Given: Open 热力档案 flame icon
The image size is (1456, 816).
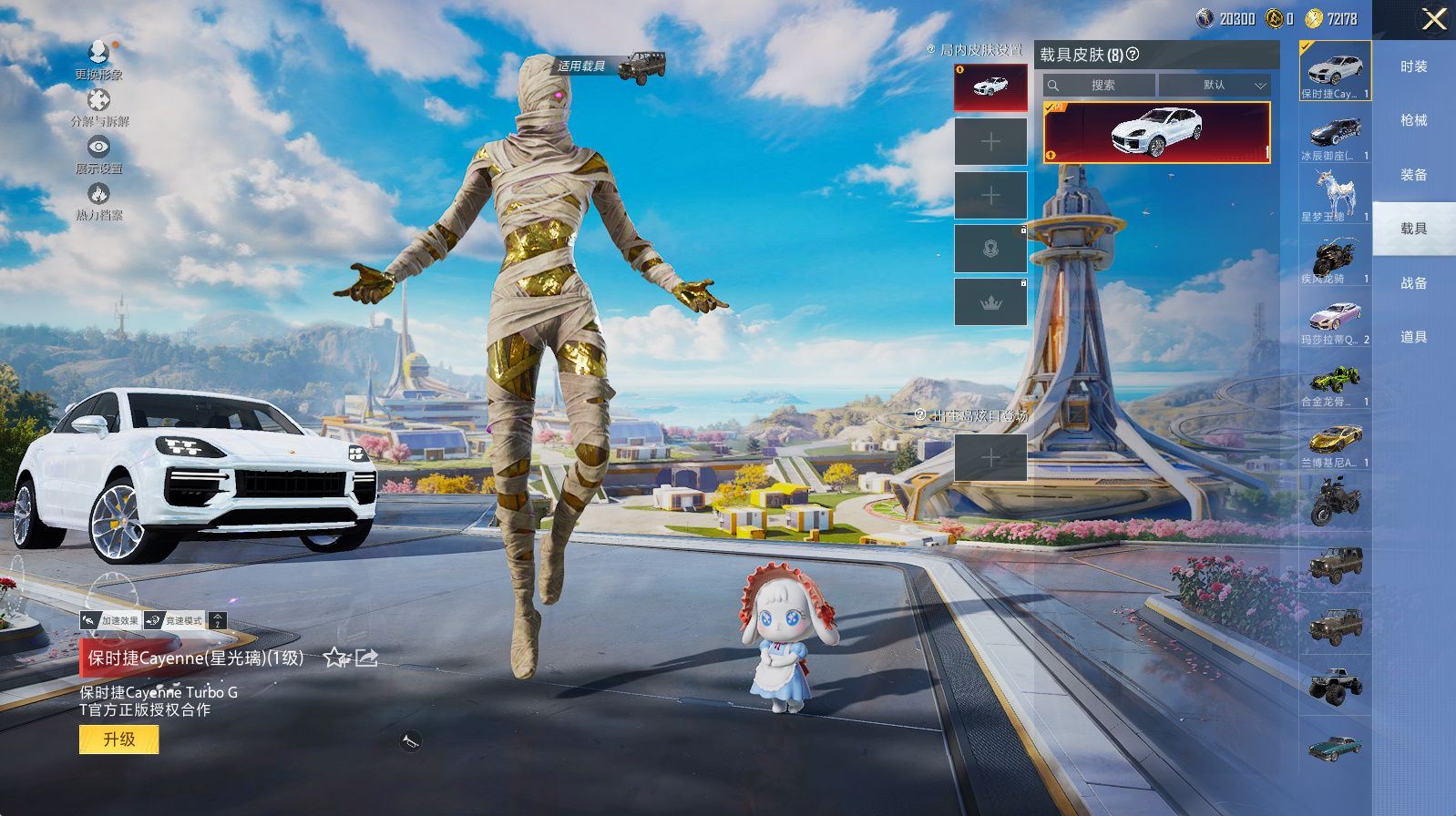Looking at the screenshot, I should point(98,200).
